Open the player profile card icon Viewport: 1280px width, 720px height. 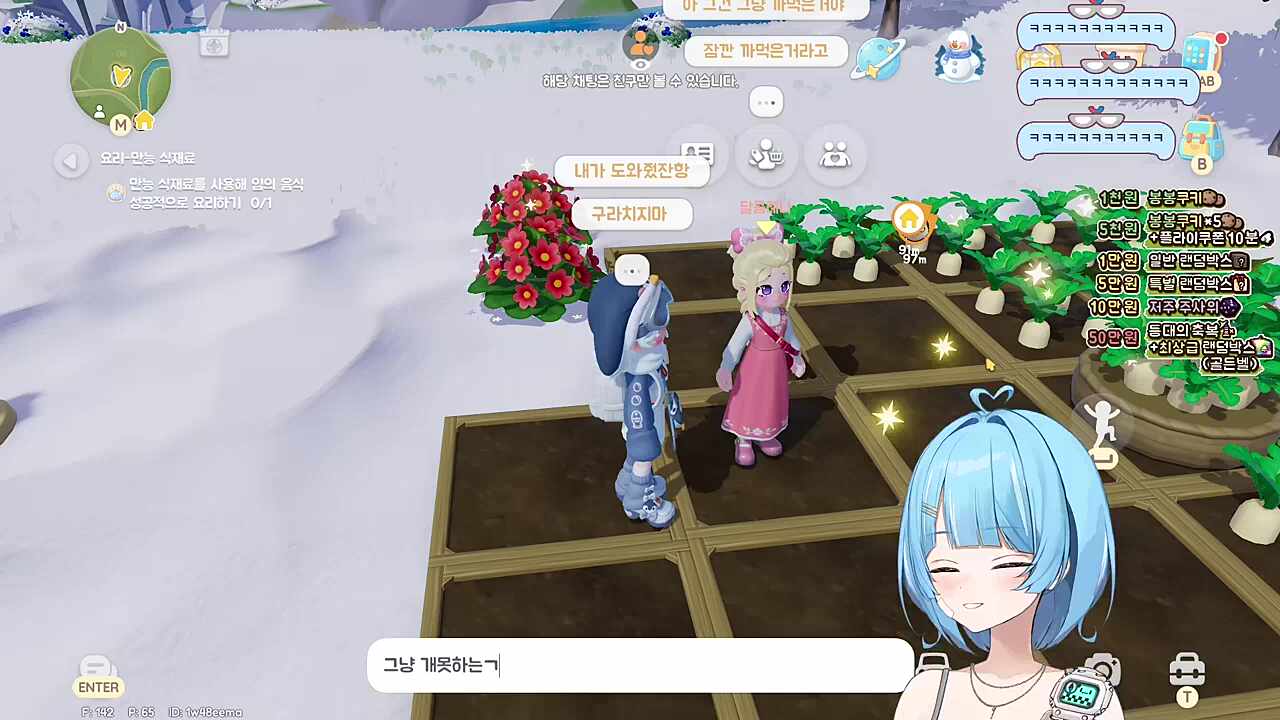click(697, 153)
